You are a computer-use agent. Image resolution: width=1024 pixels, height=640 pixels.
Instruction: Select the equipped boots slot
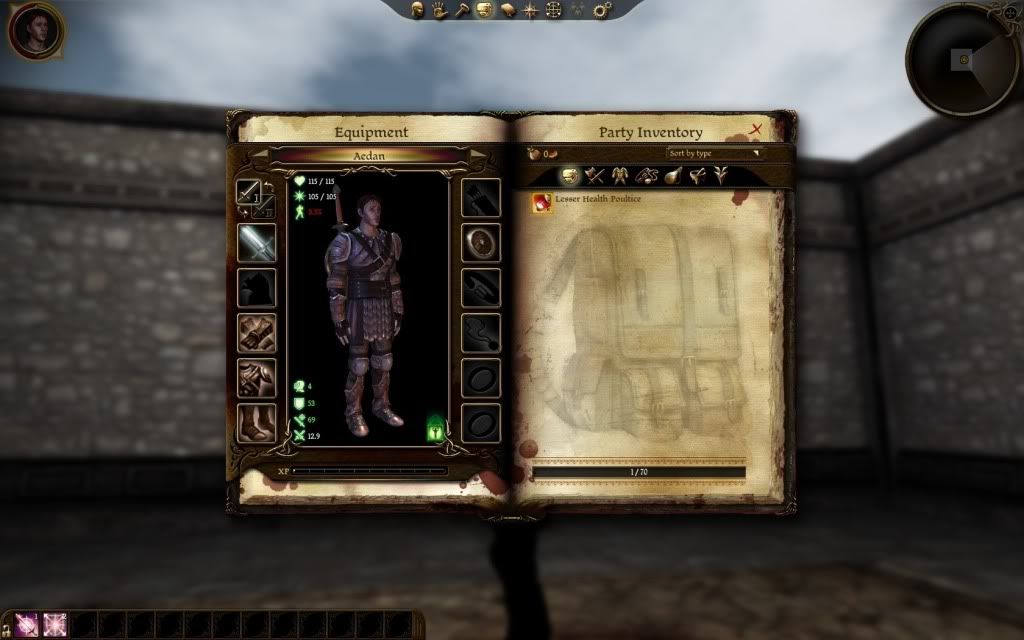[256, 422]
